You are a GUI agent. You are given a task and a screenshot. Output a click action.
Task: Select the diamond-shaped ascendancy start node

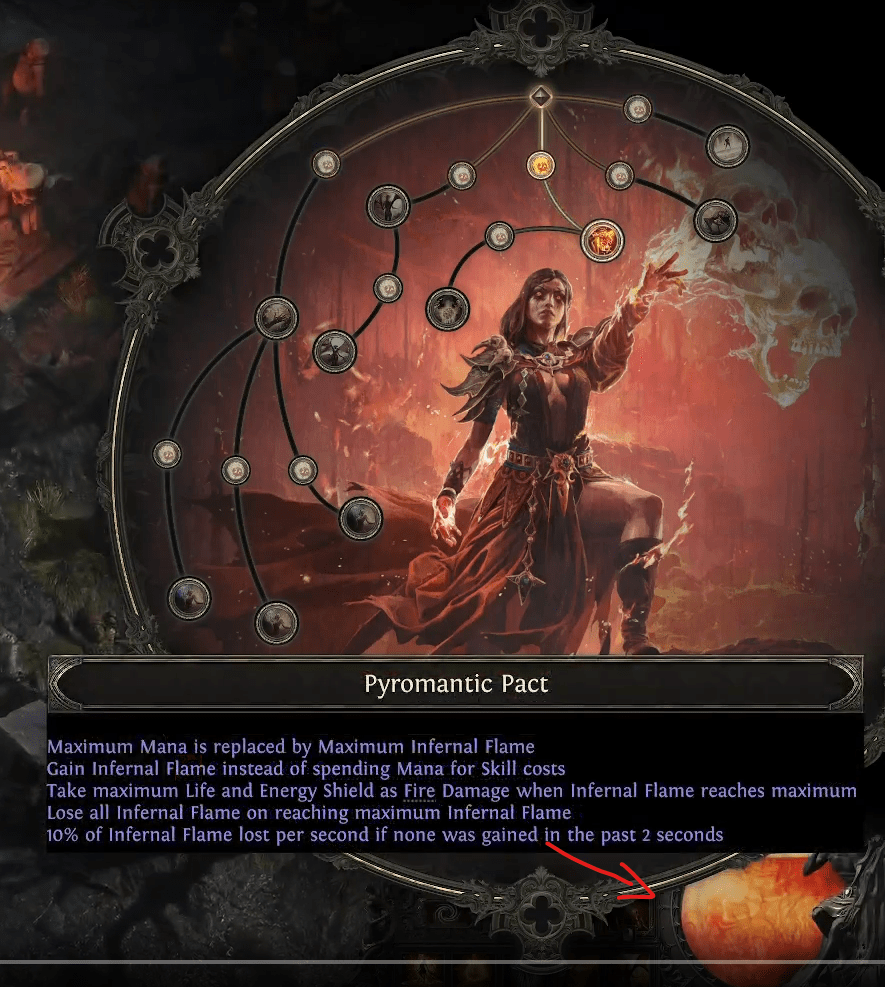tap(540, 97)
